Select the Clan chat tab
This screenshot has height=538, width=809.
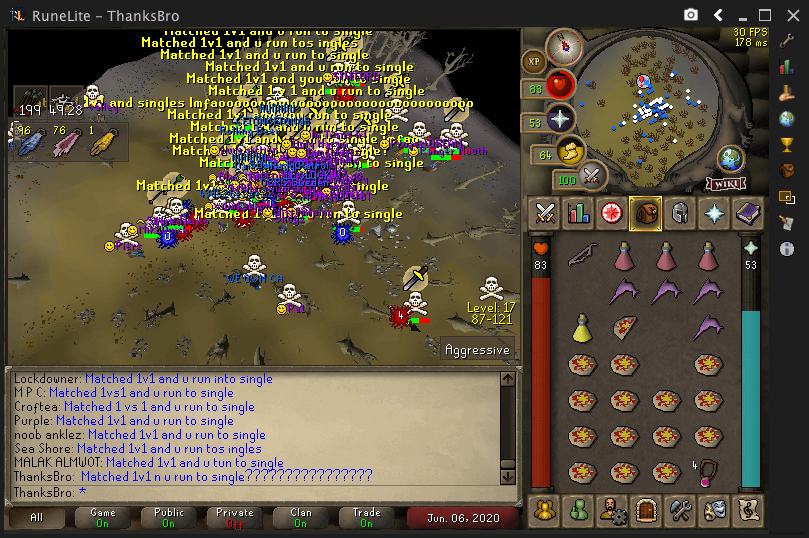[301, 518]
